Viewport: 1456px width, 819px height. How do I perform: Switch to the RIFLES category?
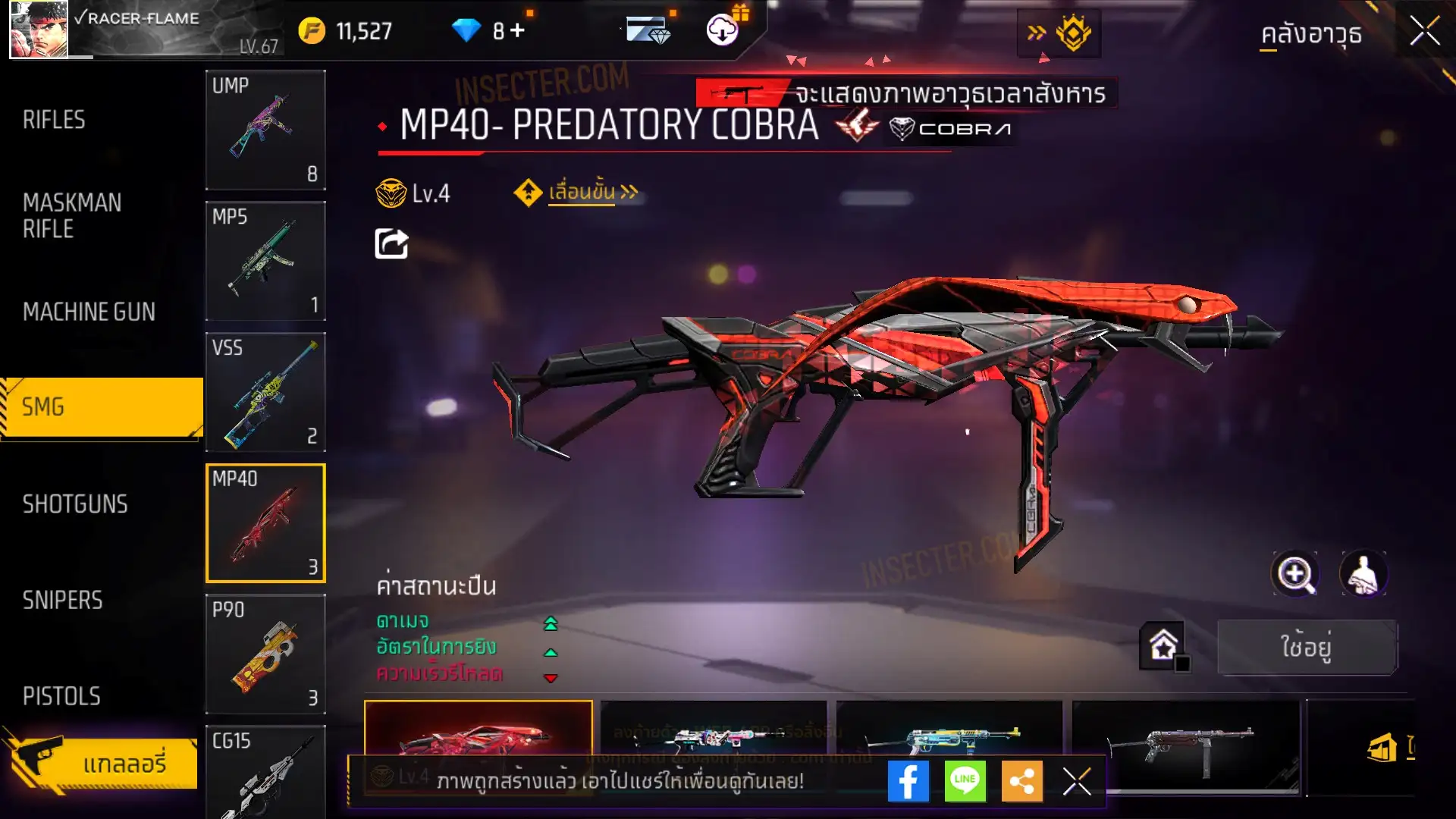[x=54, y=120]
